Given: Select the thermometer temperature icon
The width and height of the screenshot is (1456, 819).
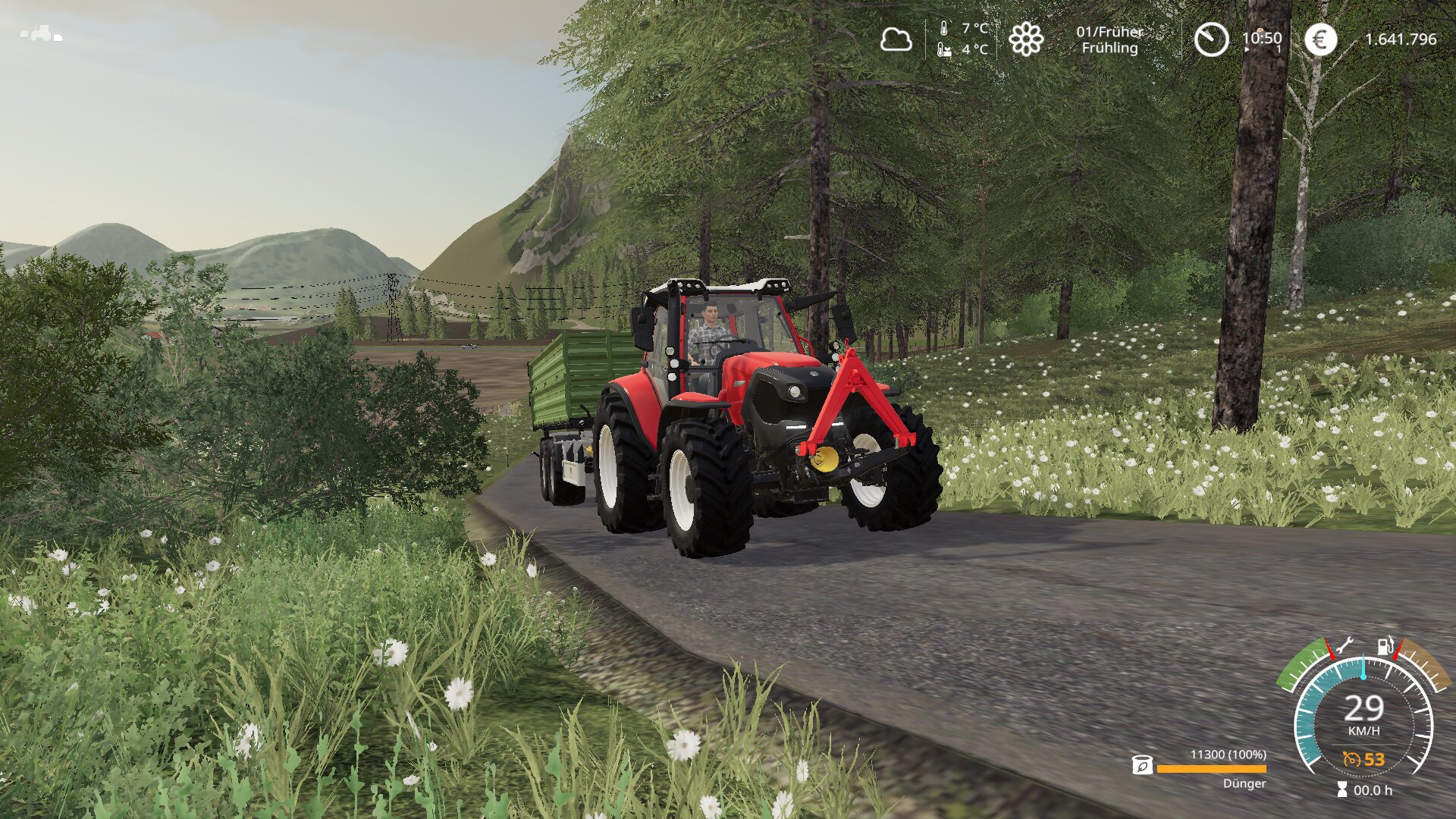Looking at the screenshot, I should click(x=944, y=29).
